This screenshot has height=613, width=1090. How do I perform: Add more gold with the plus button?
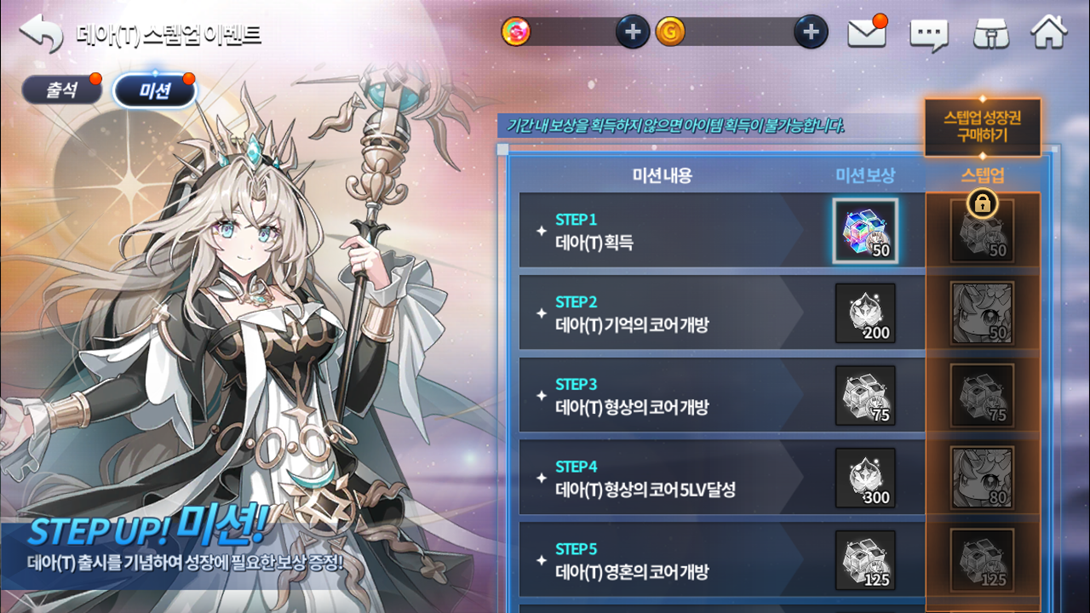[810, 32]
